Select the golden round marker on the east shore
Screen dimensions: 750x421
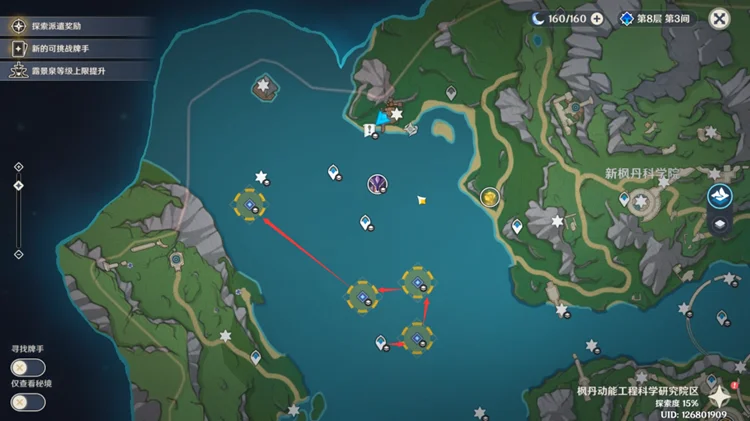coord(489,197)
